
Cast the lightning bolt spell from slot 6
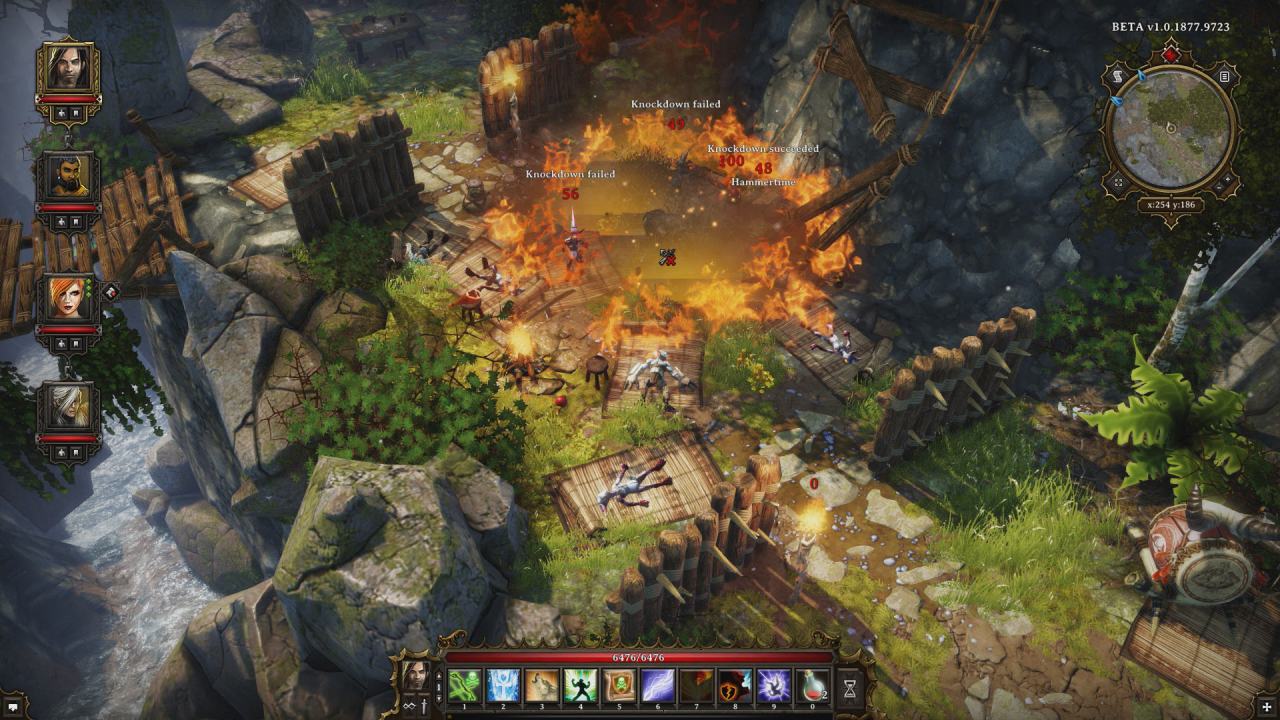tap(658, 685)
